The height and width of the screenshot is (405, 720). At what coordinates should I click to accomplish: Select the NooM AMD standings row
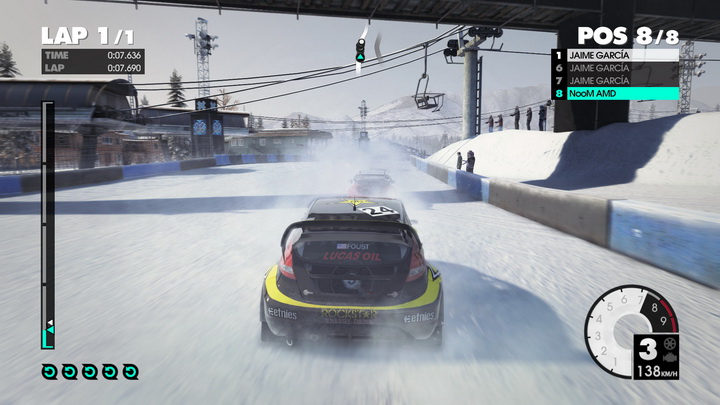[615, 93]
